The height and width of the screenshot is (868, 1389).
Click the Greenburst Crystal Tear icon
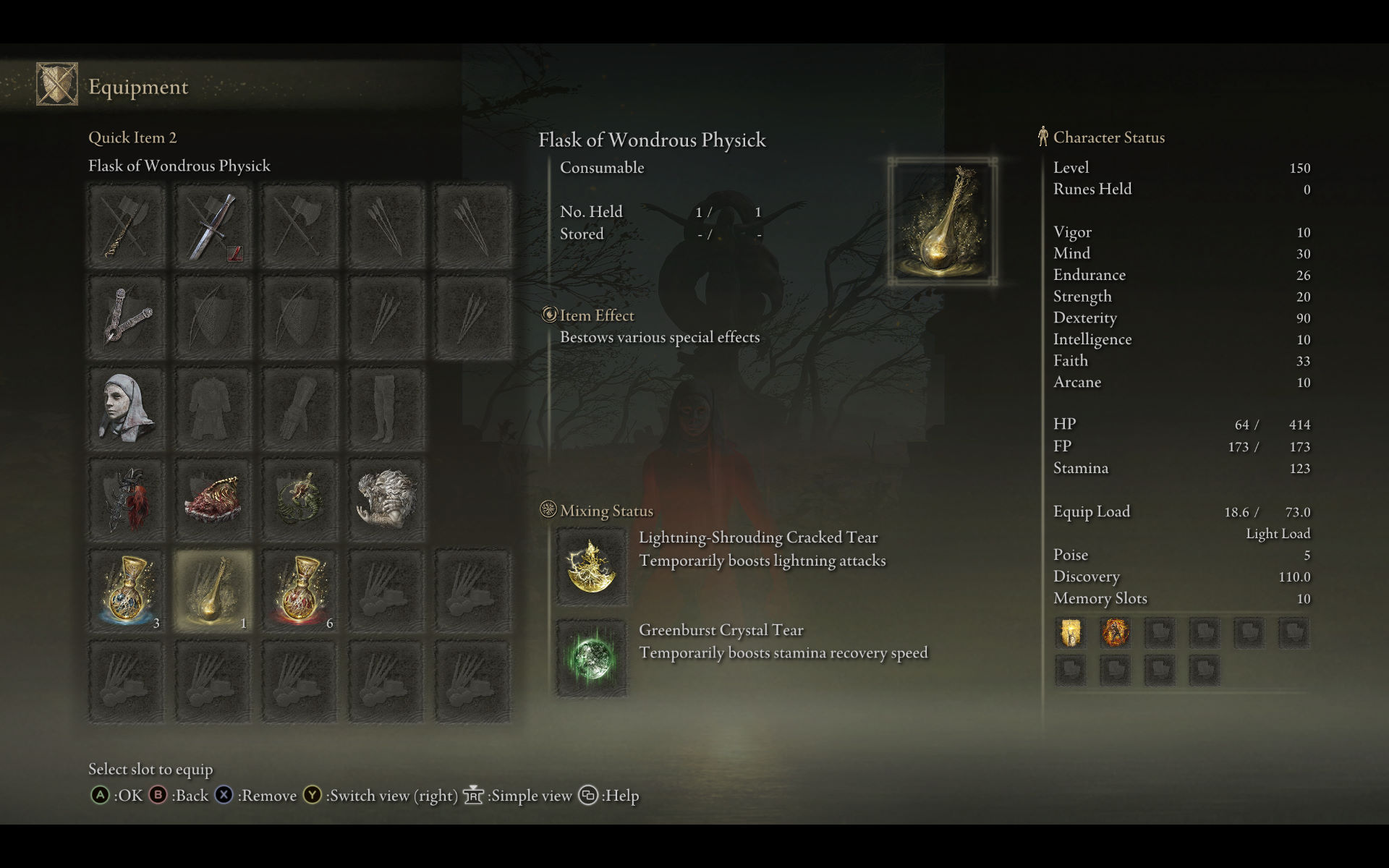pyautogui.click(x=591, y=658)
